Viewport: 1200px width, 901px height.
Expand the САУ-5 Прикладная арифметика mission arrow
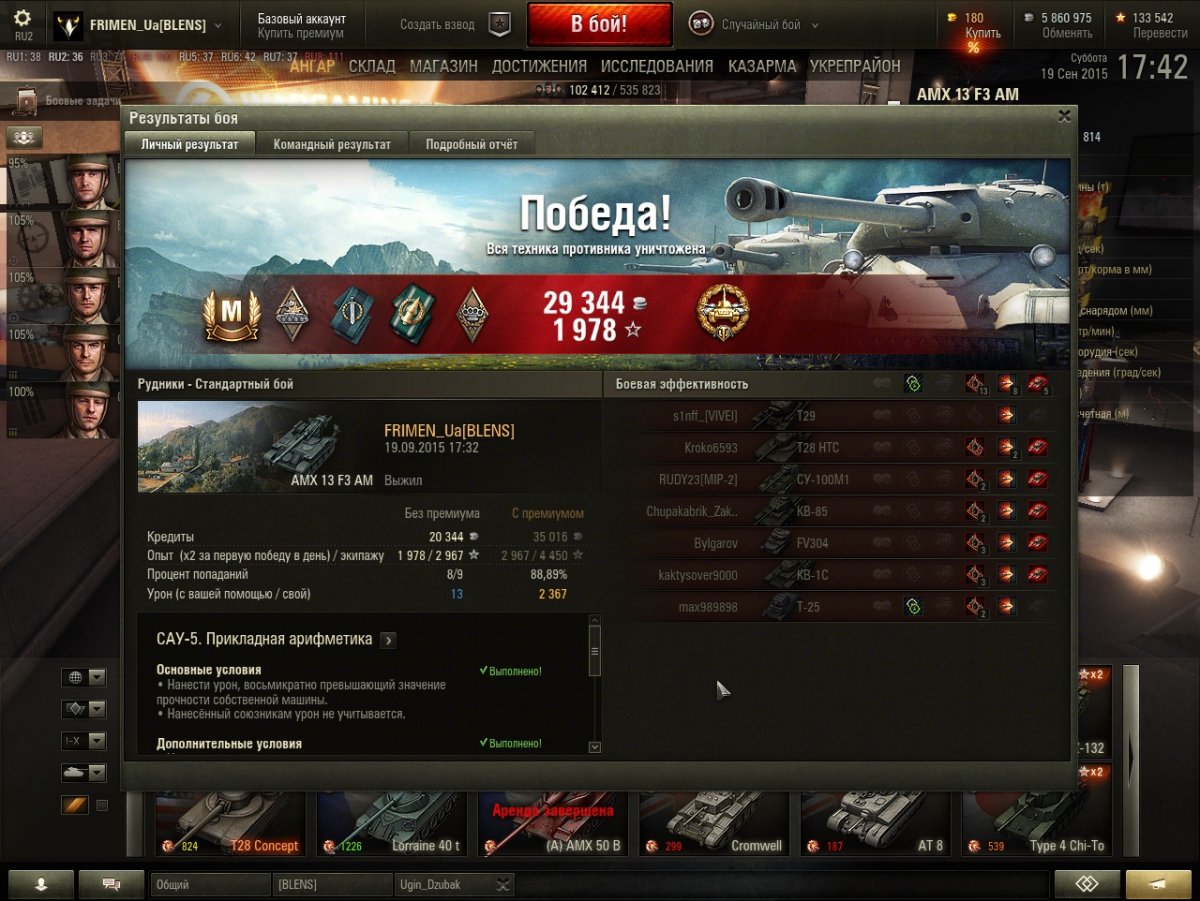[x=388, y=640]
